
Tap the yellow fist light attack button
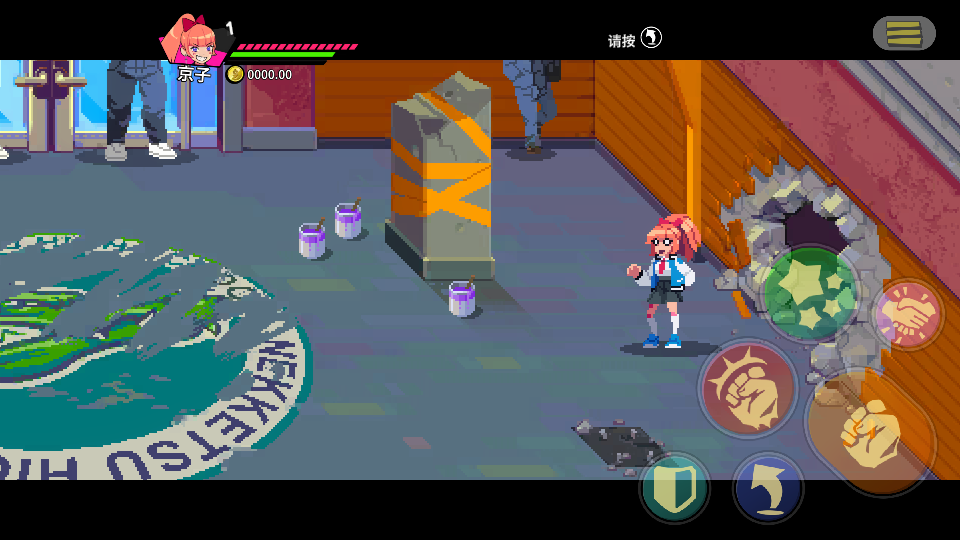(x=870, y=431)
